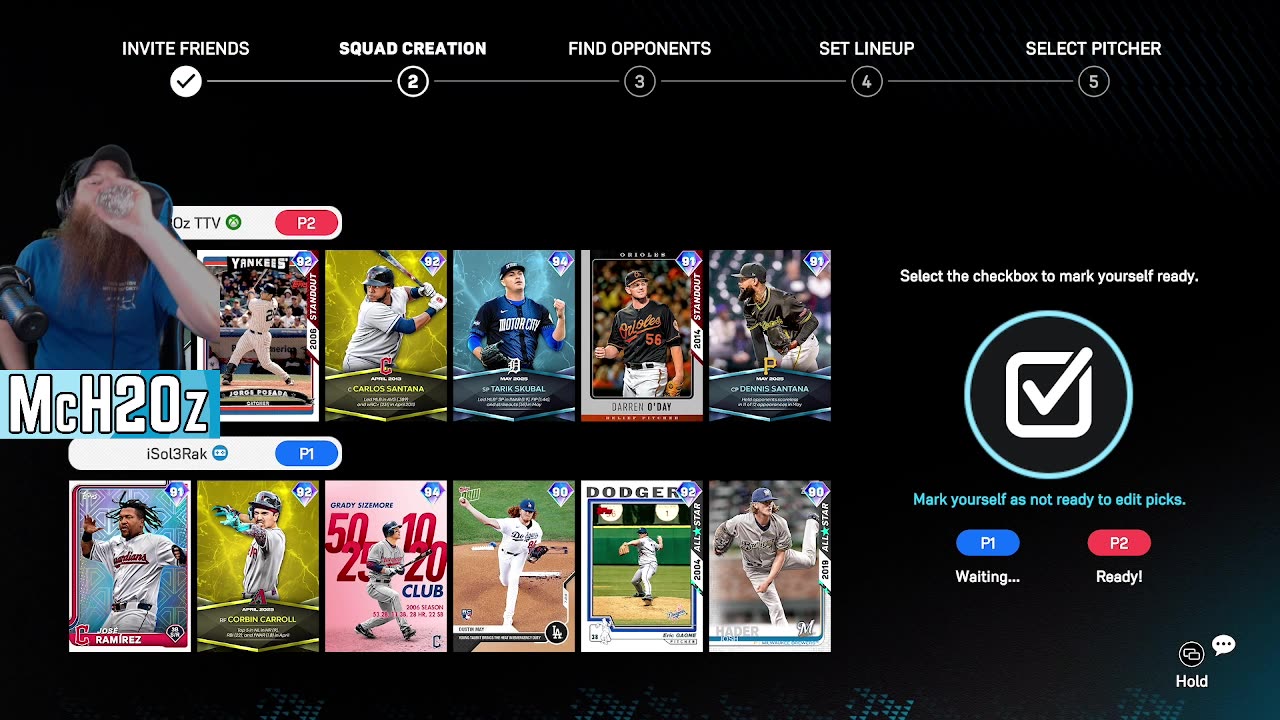The width and height of the screenshot is (1280, 720).
Task: Jump to the Find Opponents step
Action: pyautogui.click(x=640, y=82)
